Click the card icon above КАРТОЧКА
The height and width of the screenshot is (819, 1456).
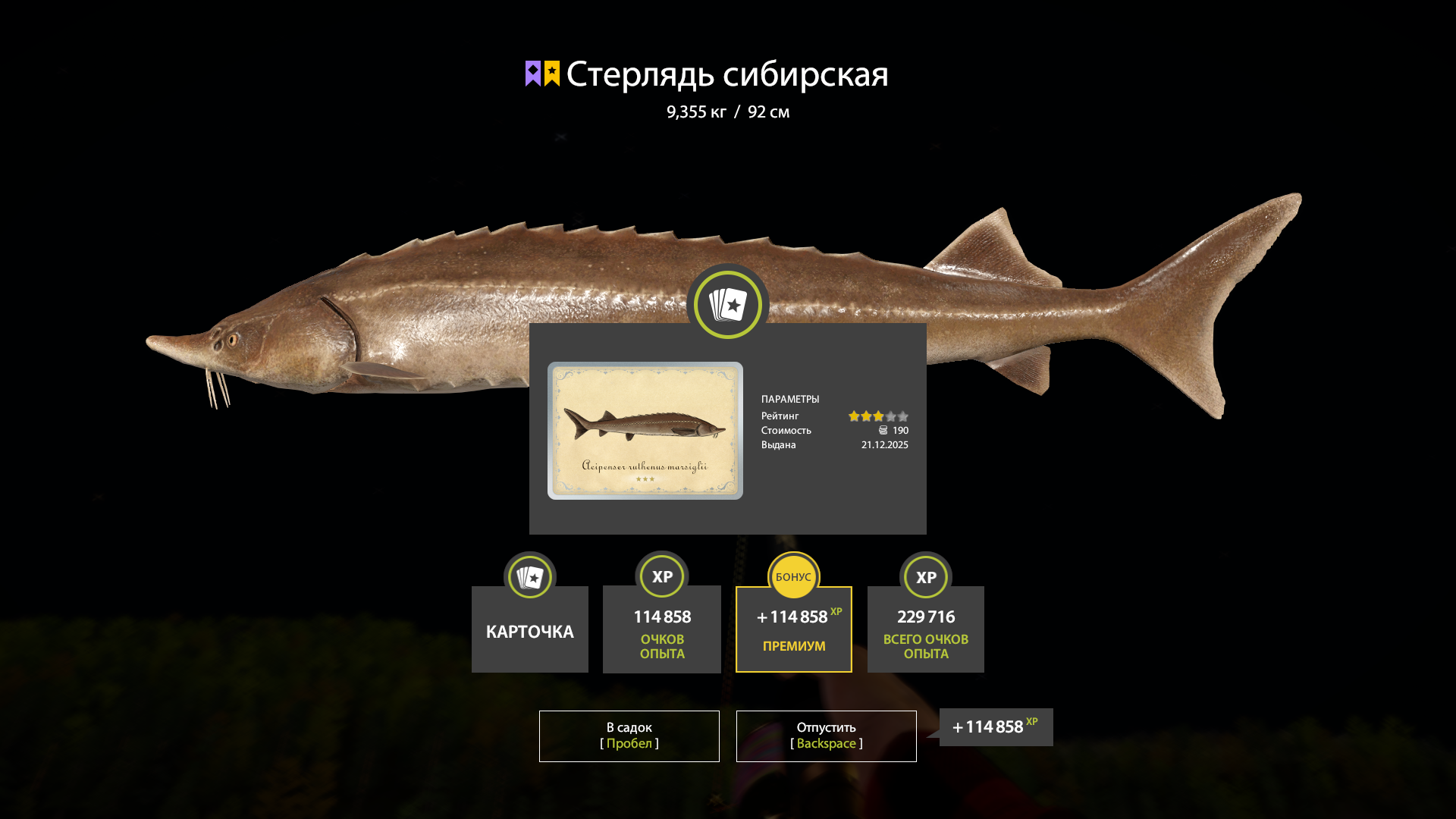coord(529,576)
